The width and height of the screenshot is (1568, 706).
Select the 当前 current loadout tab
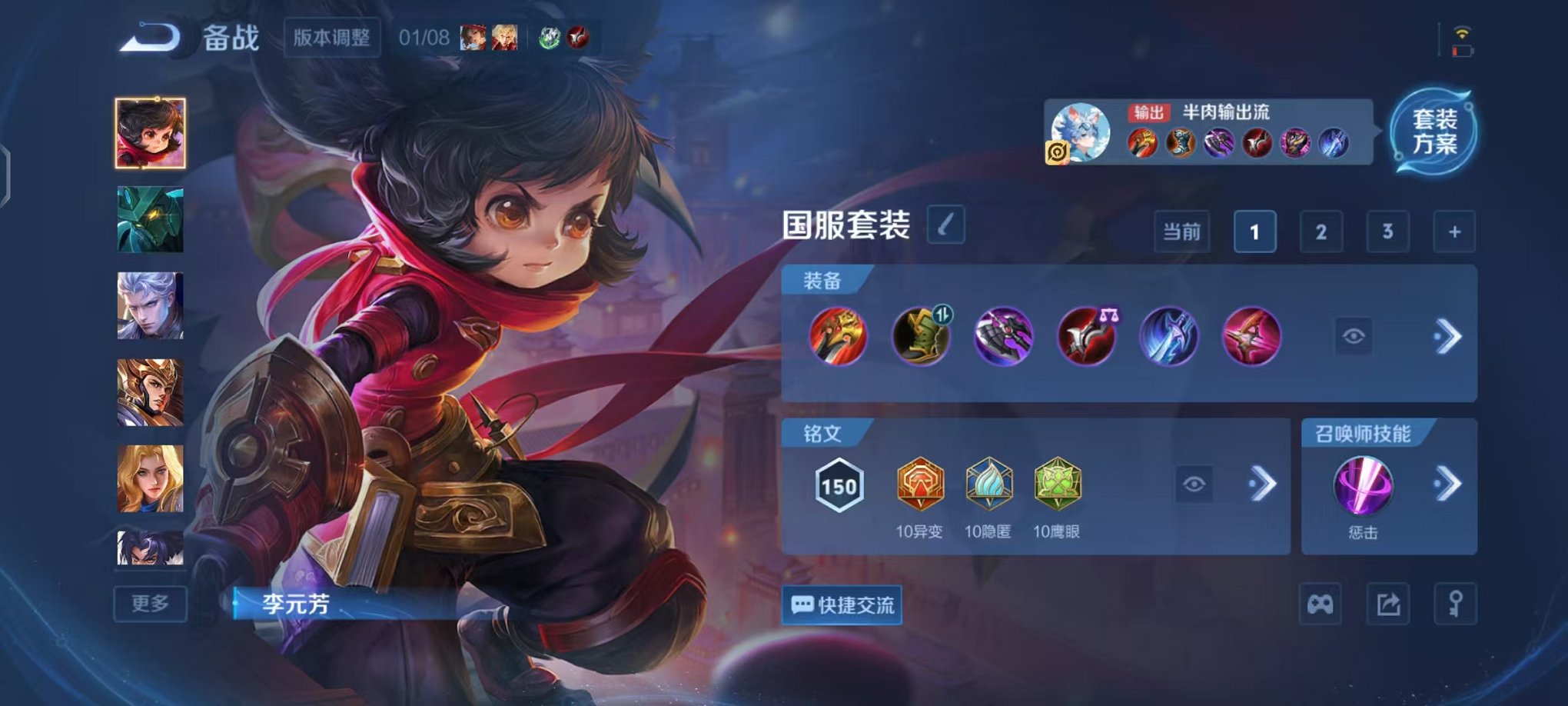[1182, 231]
